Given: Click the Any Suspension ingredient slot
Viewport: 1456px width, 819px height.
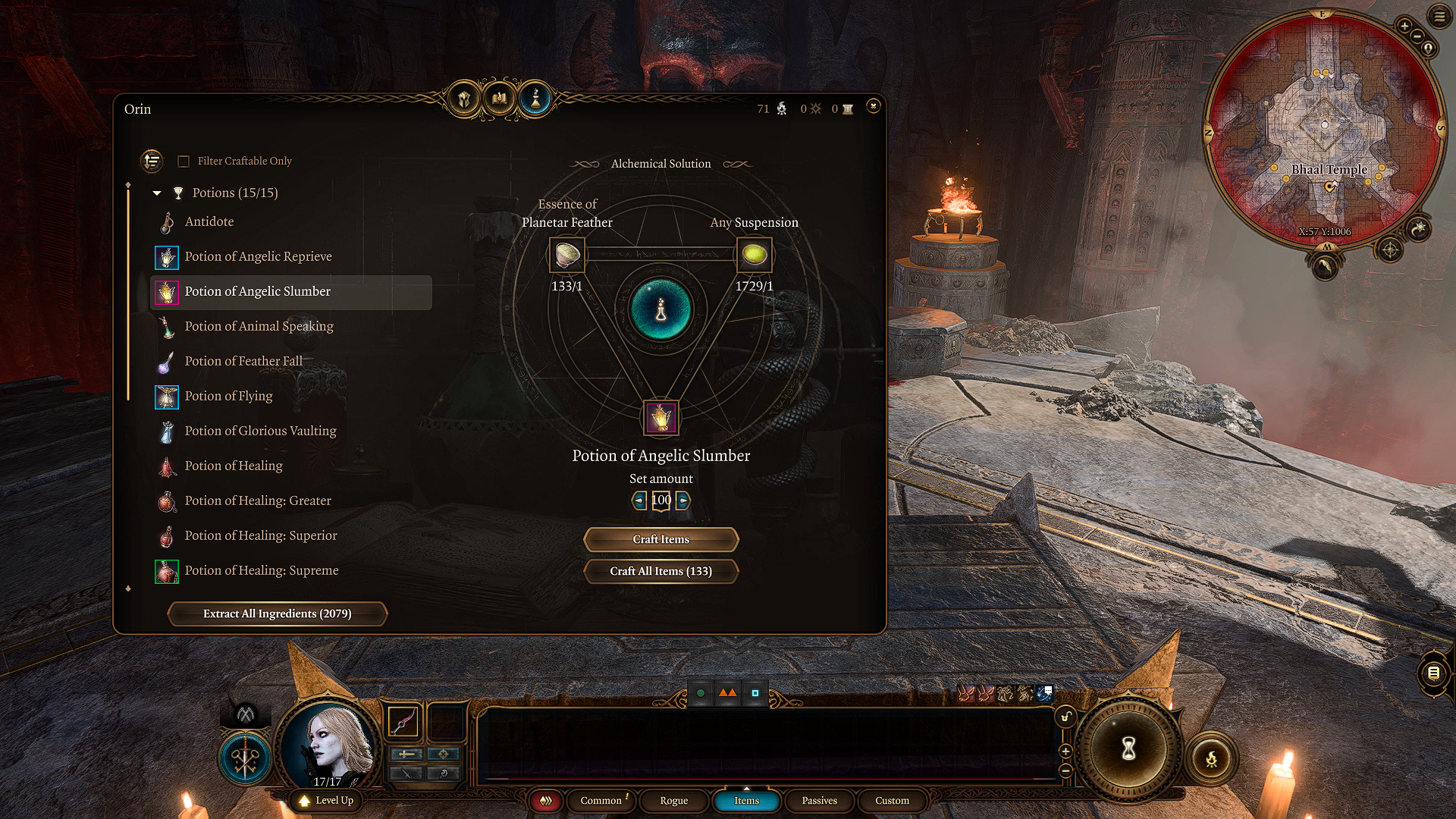Looking at the screenshot, I should tap(754, 255).
